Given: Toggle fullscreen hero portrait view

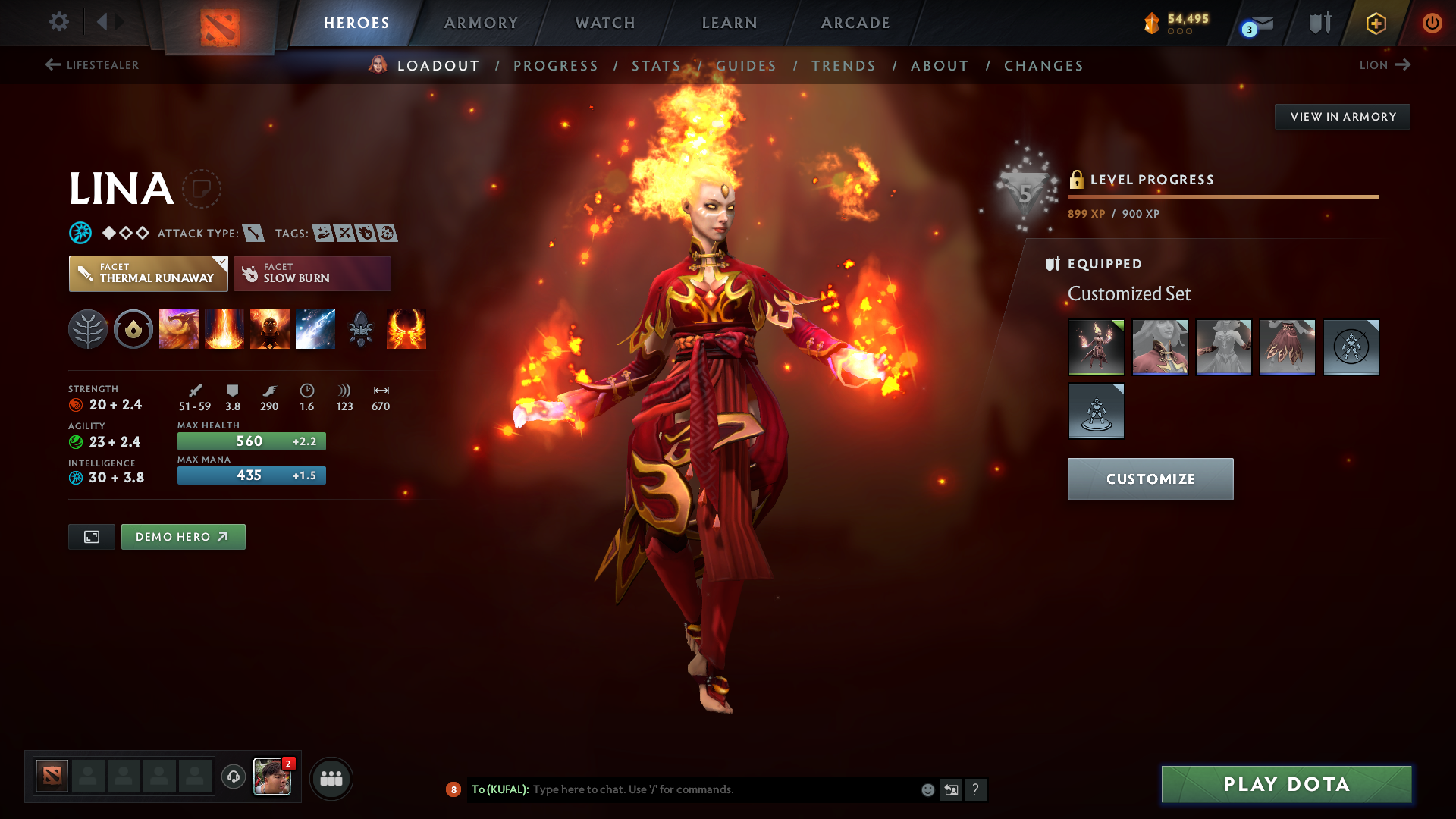Looking at the screenshot, I should click(x=91, y=536).
